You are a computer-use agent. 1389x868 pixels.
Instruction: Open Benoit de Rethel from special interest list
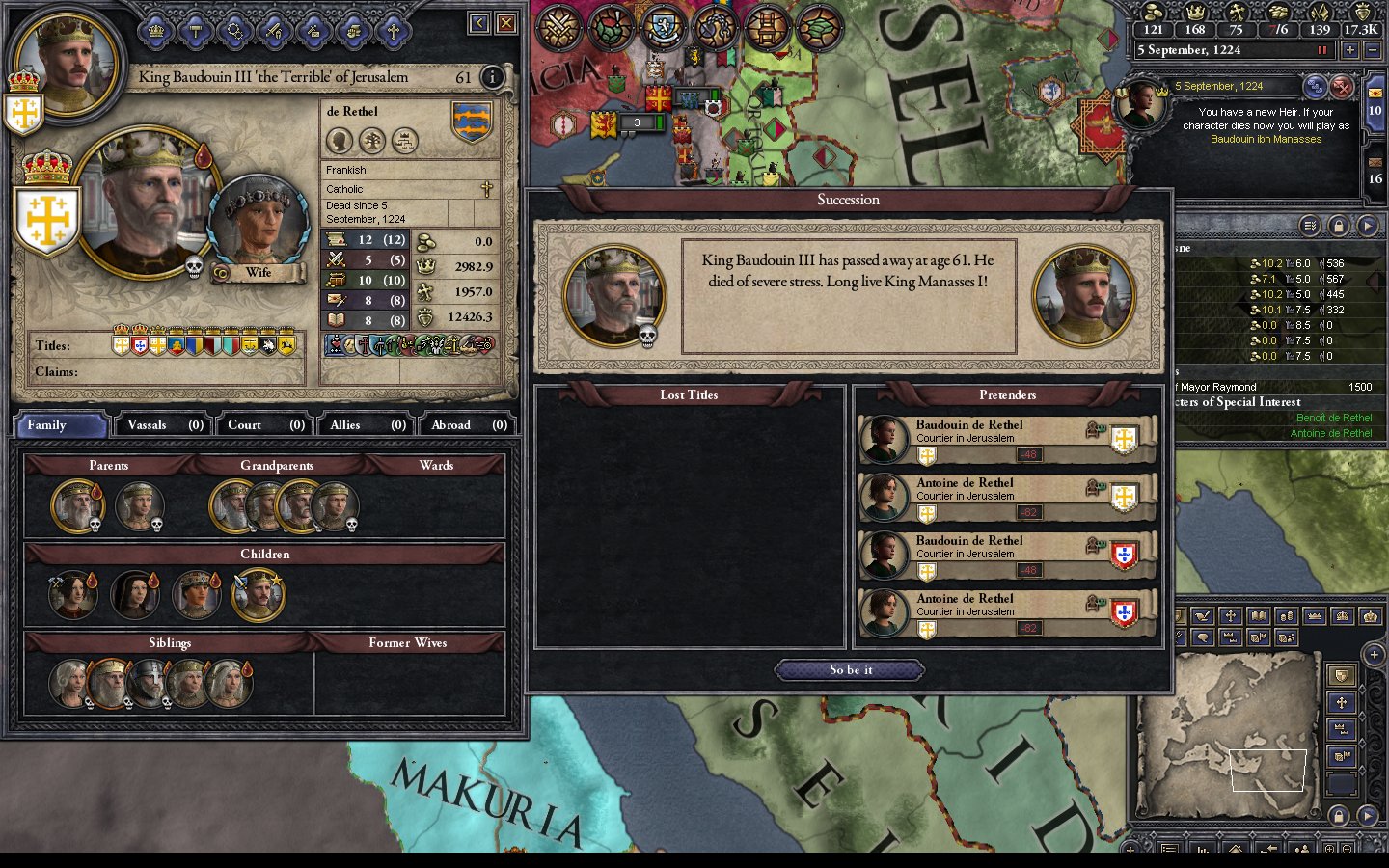pos(1333,418)
